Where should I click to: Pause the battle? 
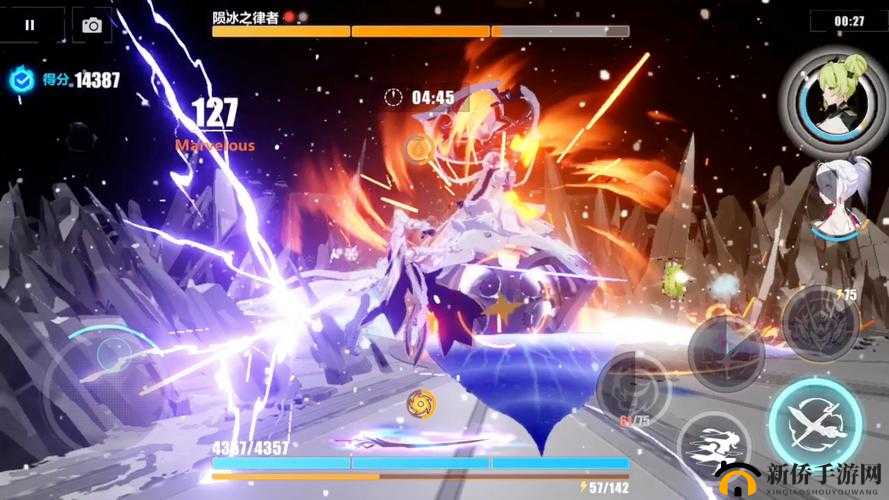[x=30, y=25]
